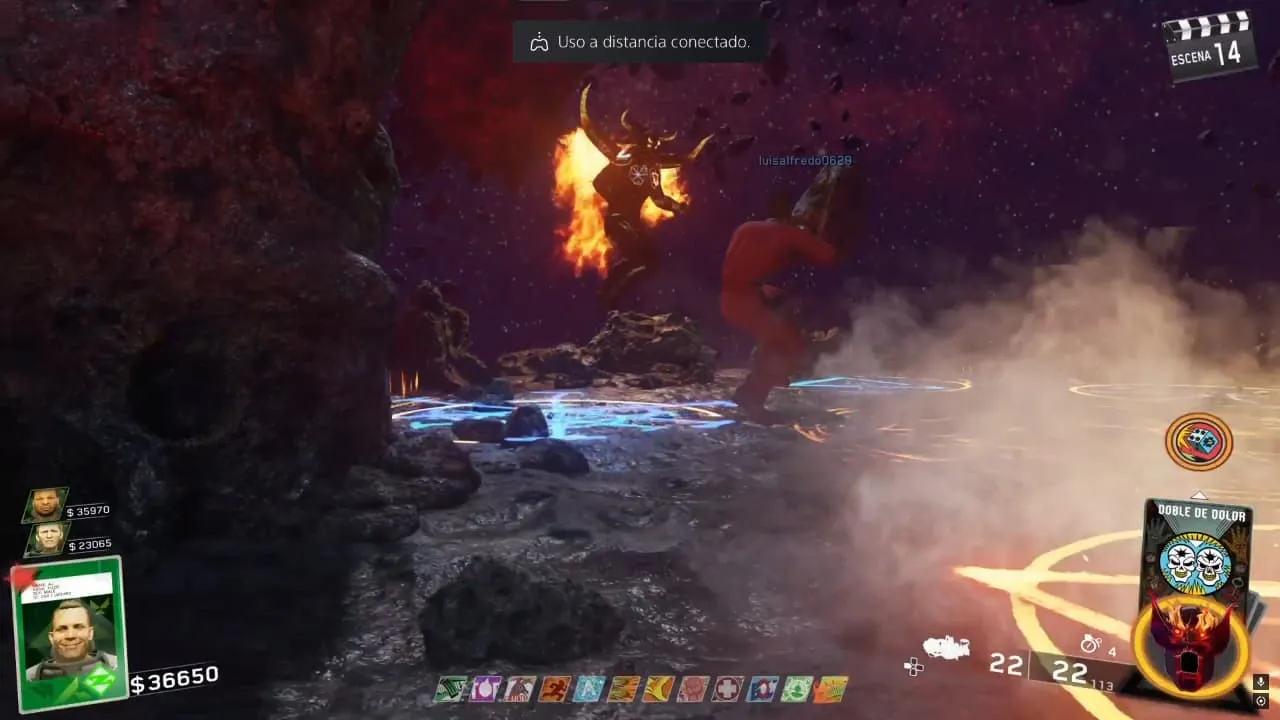Click the purple perk icon
The width and height of the screenshot is (1280, 720).
pyautogui.click(x=485, y=689)
